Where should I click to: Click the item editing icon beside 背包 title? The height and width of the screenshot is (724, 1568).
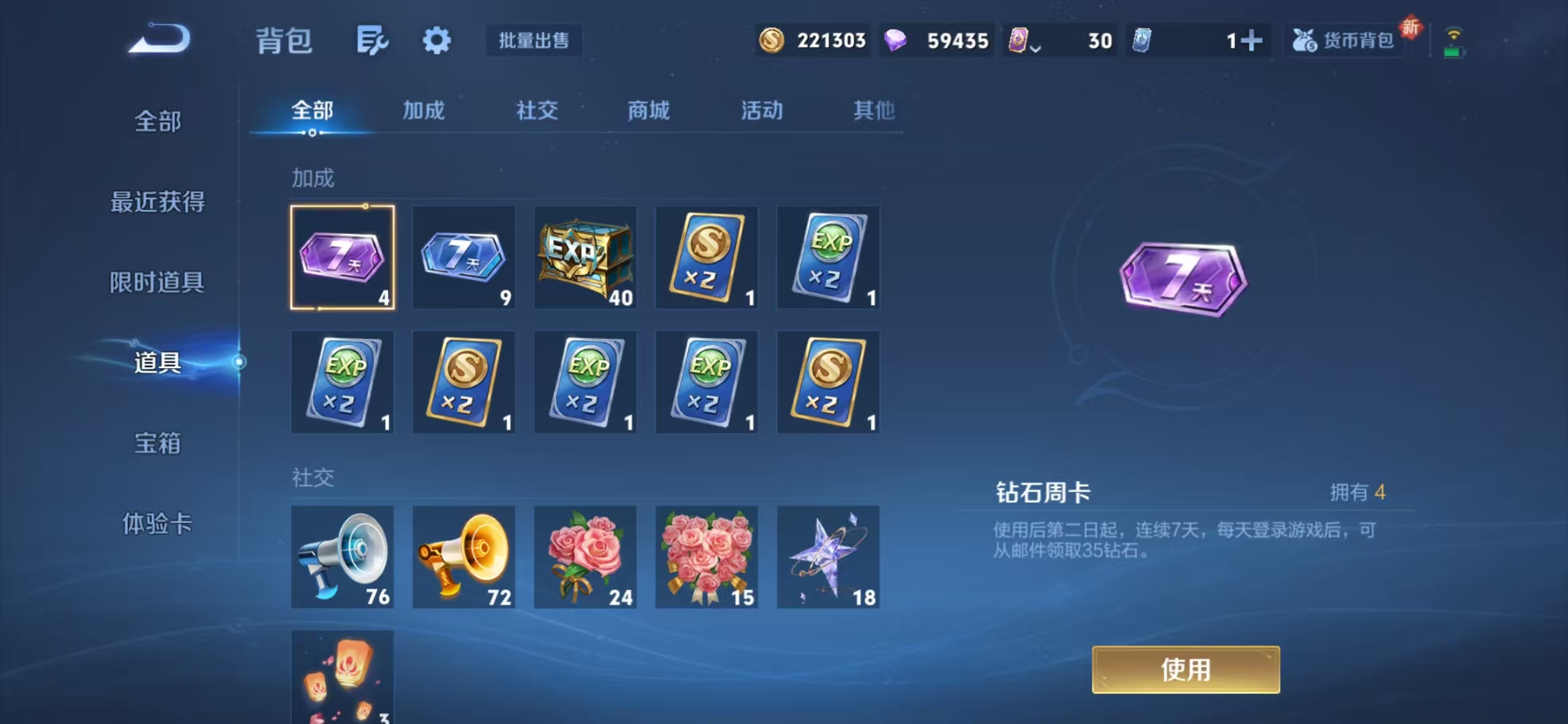373,40
